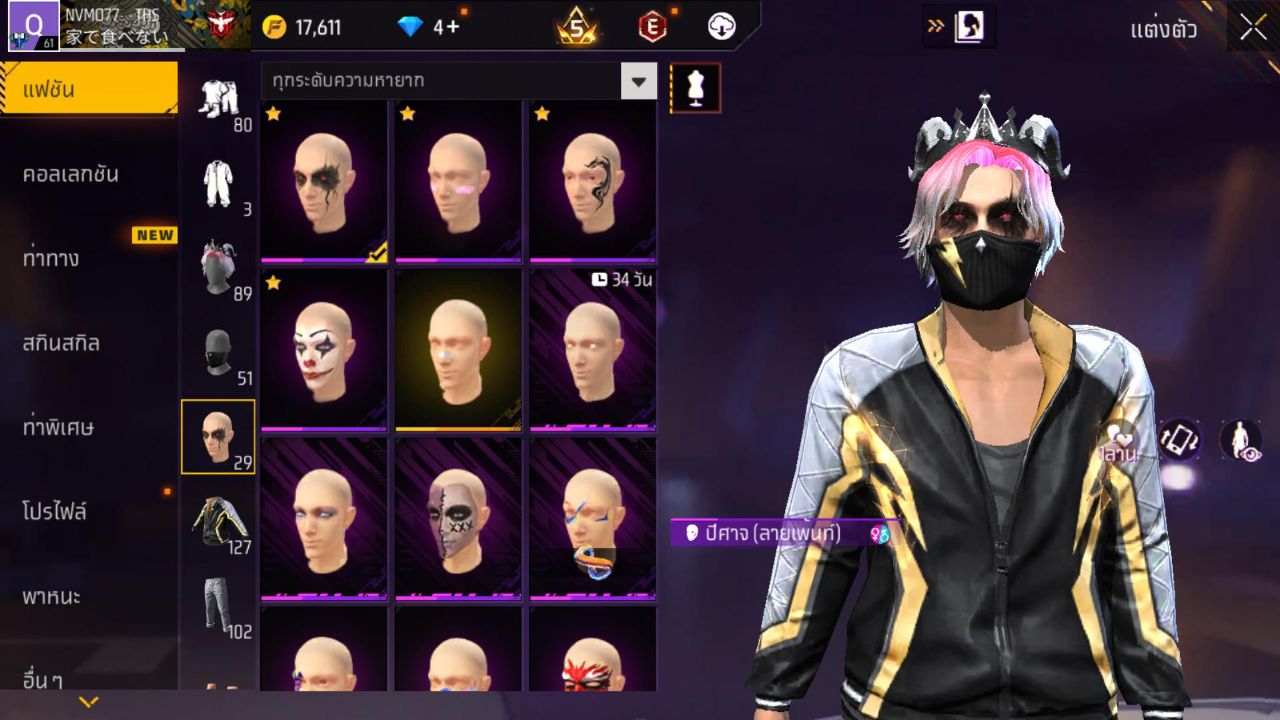Toggle favorite star on the clown facepaint
This screenshot has height=720, width=1280.
click(x=271, y=284)
